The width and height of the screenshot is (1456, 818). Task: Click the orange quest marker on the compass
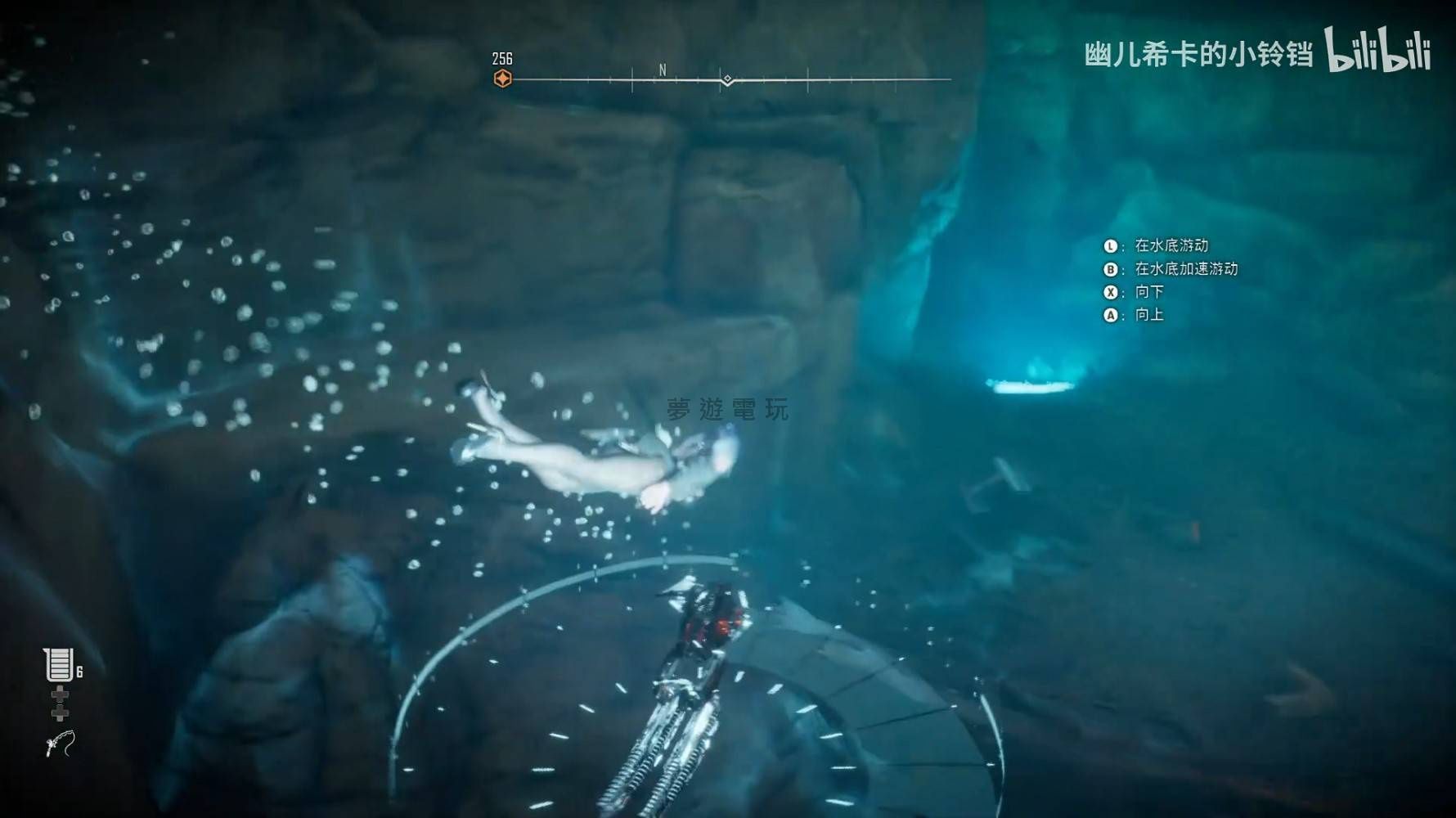coord(502,79)
